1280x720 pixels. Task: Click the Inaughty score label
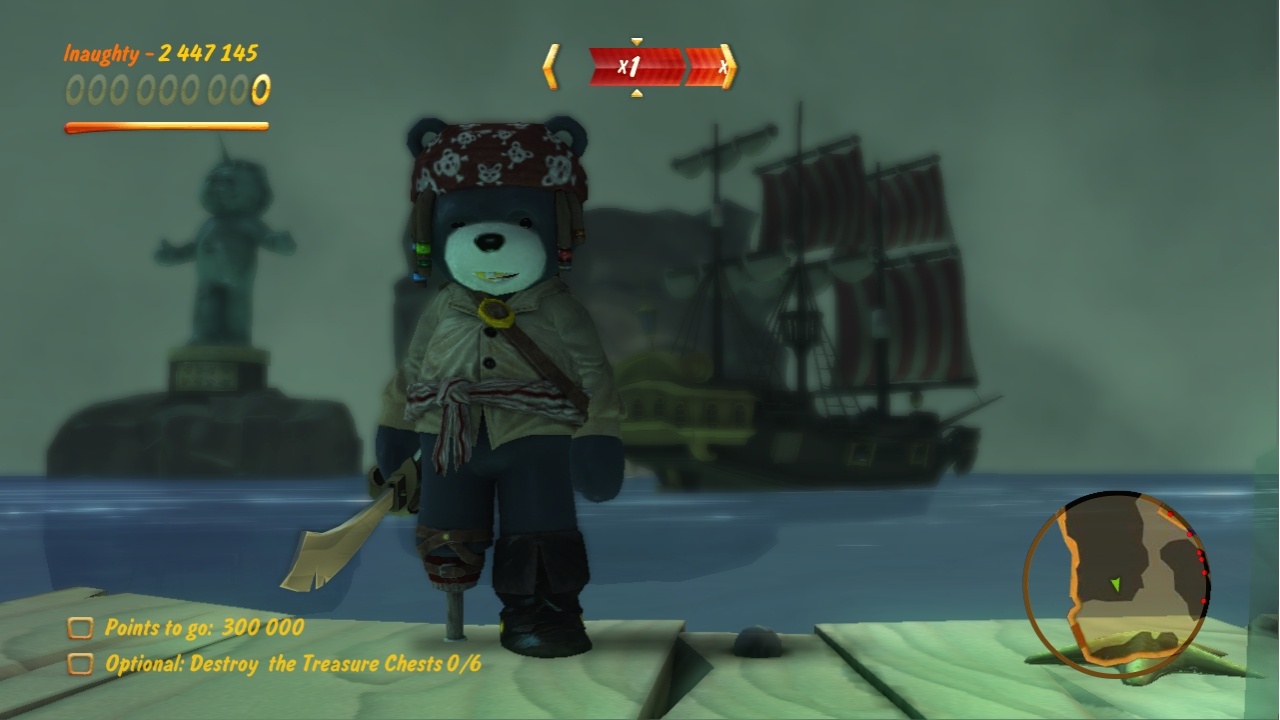click(x=103, y=55)
